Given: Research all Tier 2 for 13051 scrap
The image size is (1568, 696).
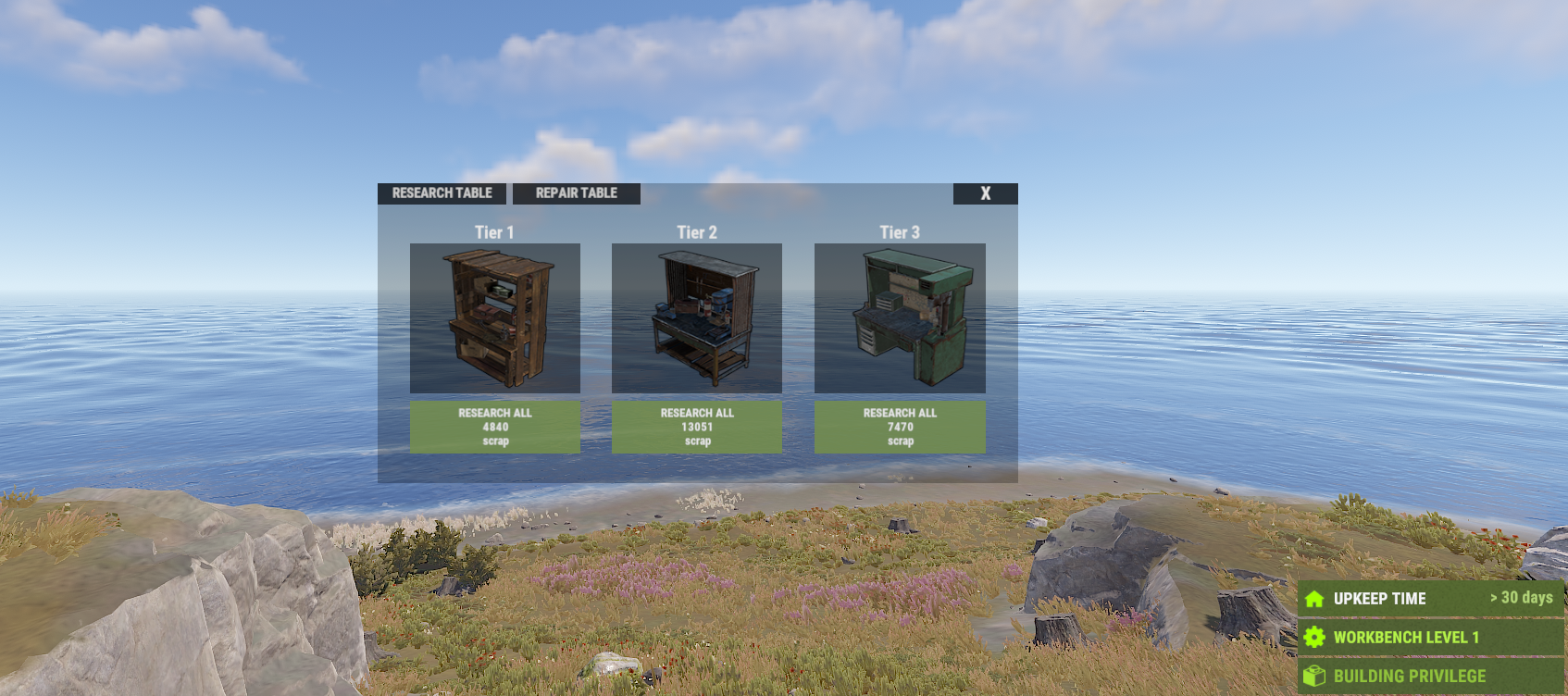Looking at the screenshot, I should coord(697,427).
